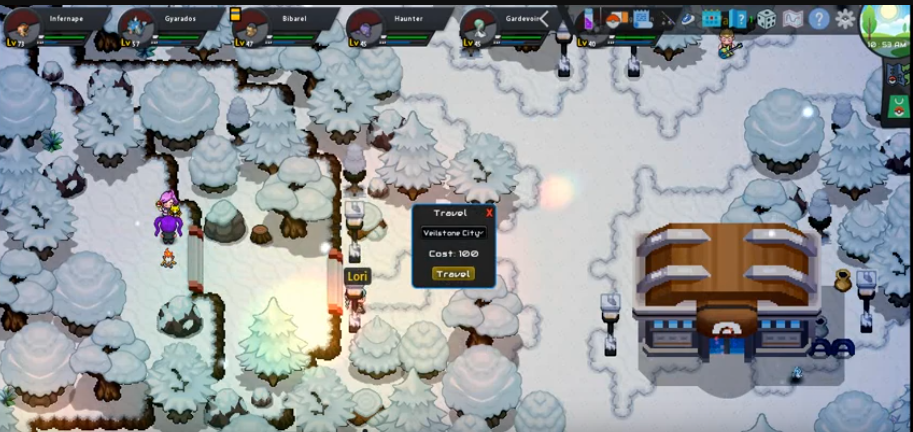Open the blue question mark book icon

738,19
